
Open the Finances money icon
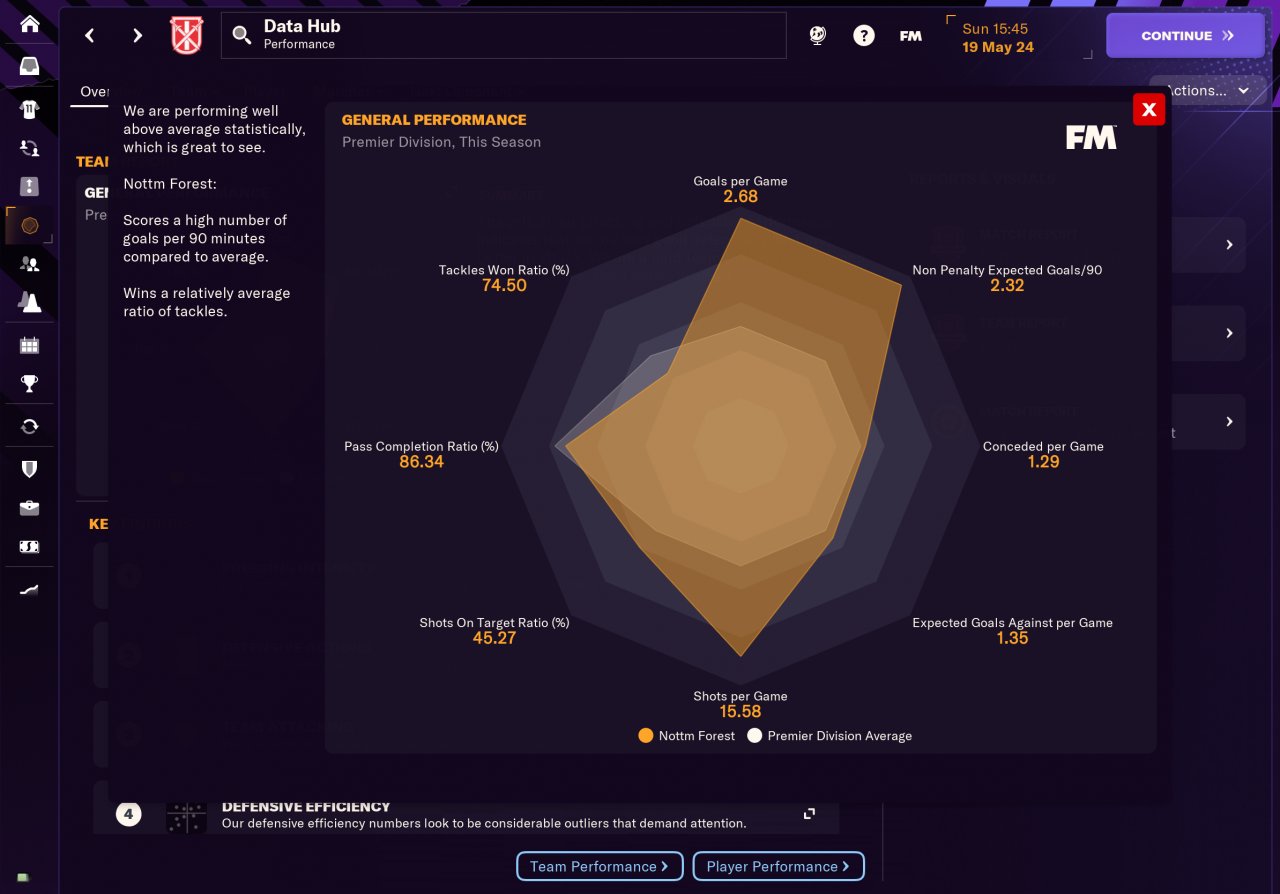coord(30,547)
